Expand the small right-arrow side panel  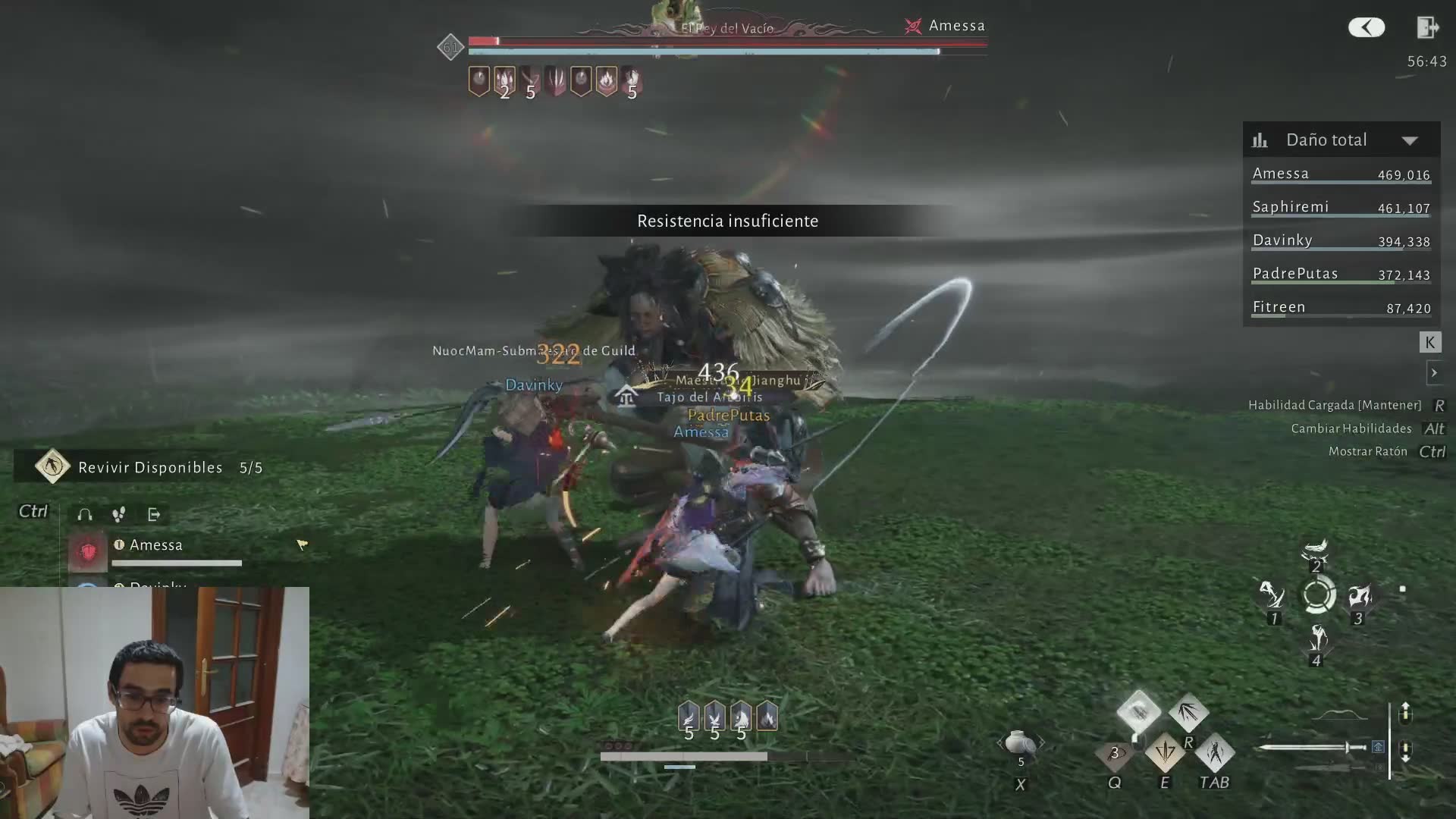[x=1433, y=373]
